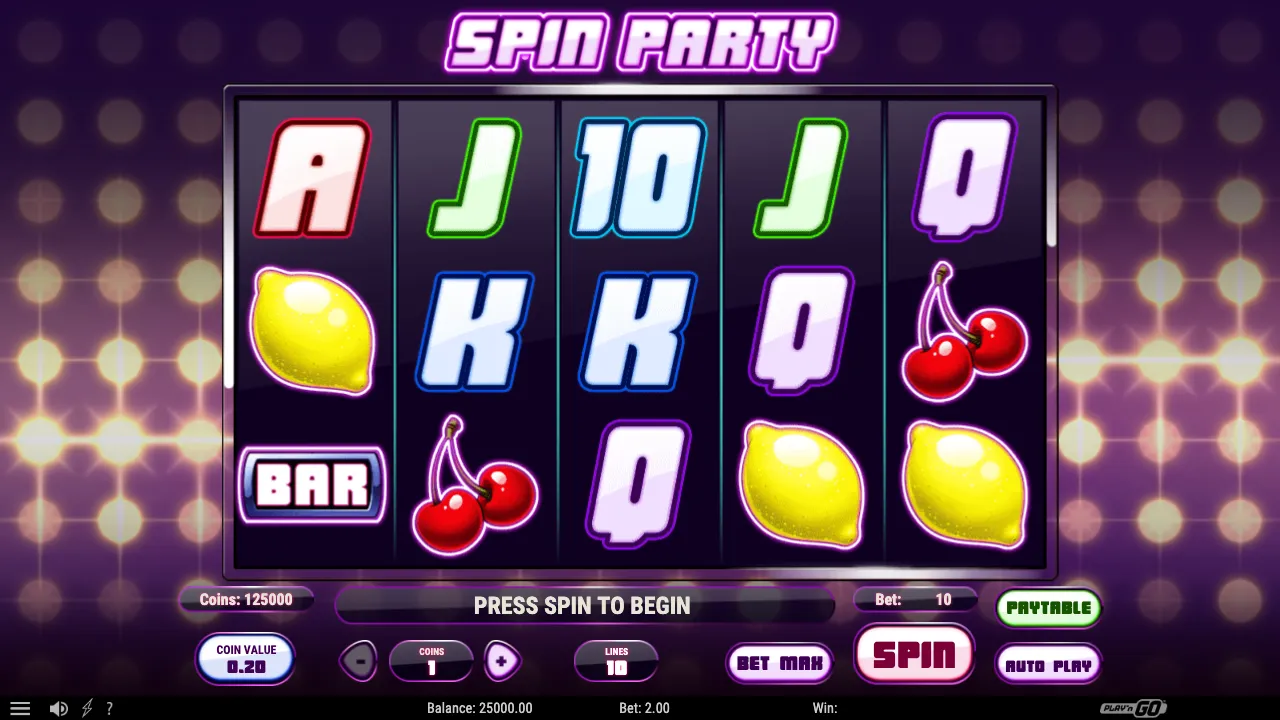Click the PRESS SPIN TO BEGIN message bar

click(x=583, y=605)
